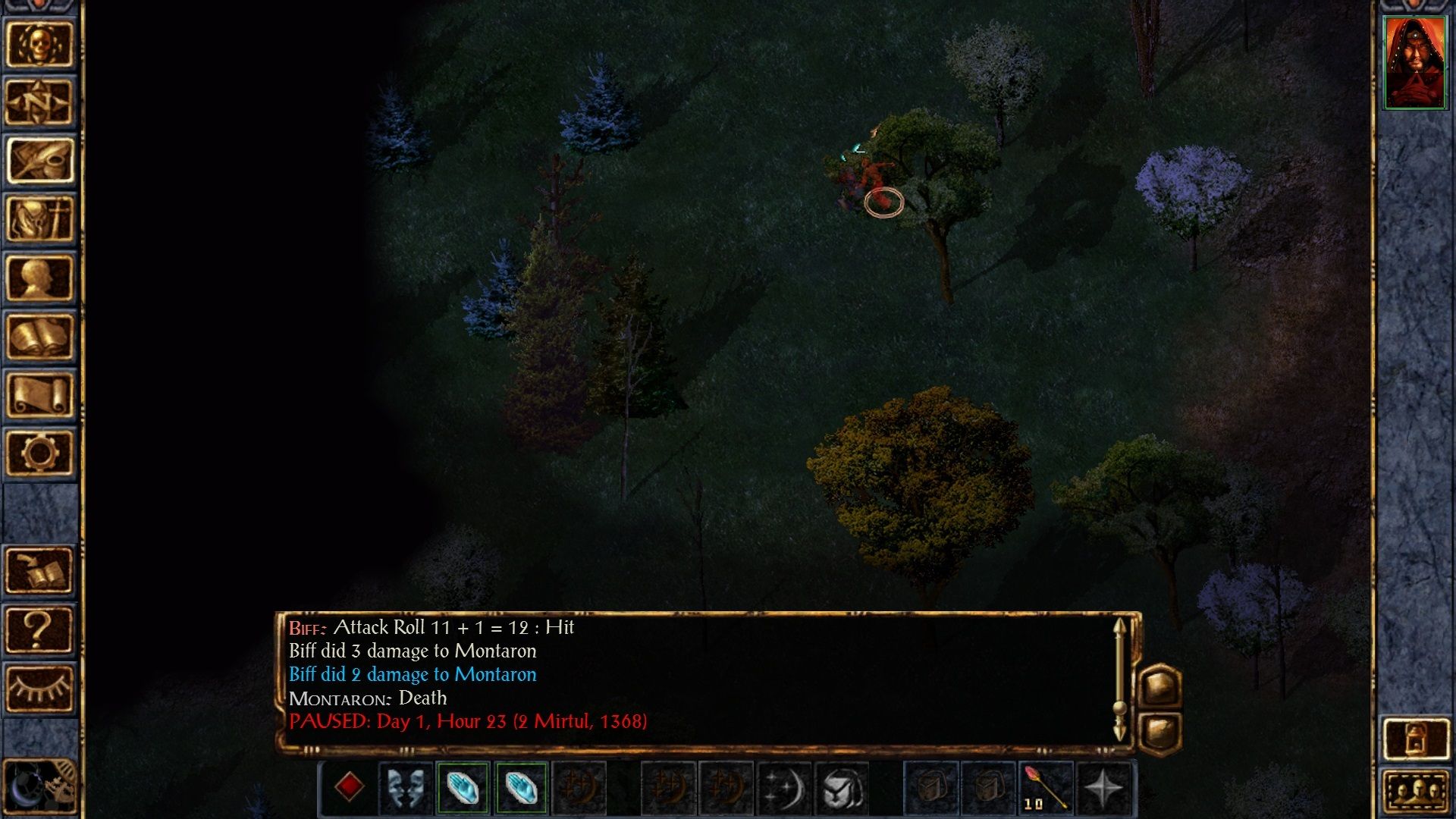Open the bag use-item button

(841, 787)
